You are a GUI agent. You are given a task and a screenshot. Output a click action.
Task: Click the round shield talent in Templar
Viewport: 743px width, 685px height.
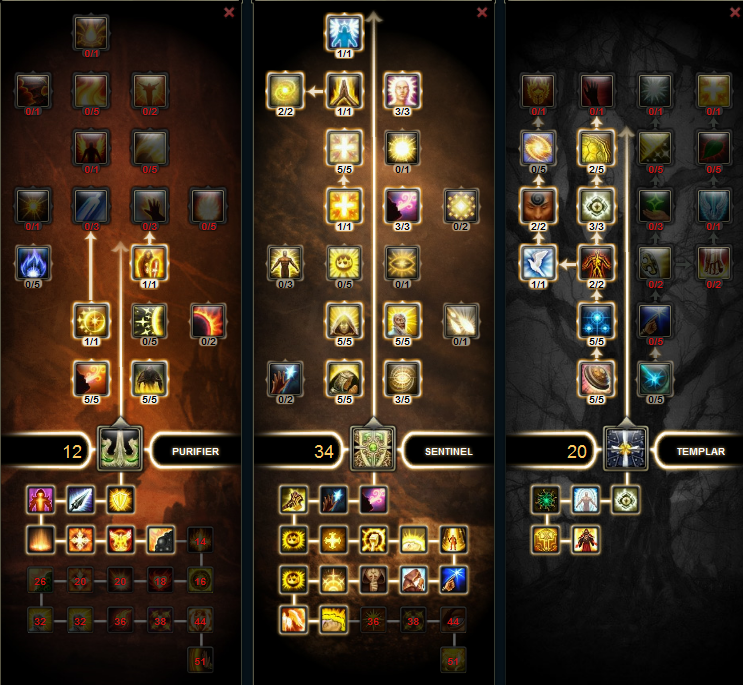click(x=596, y=377)
